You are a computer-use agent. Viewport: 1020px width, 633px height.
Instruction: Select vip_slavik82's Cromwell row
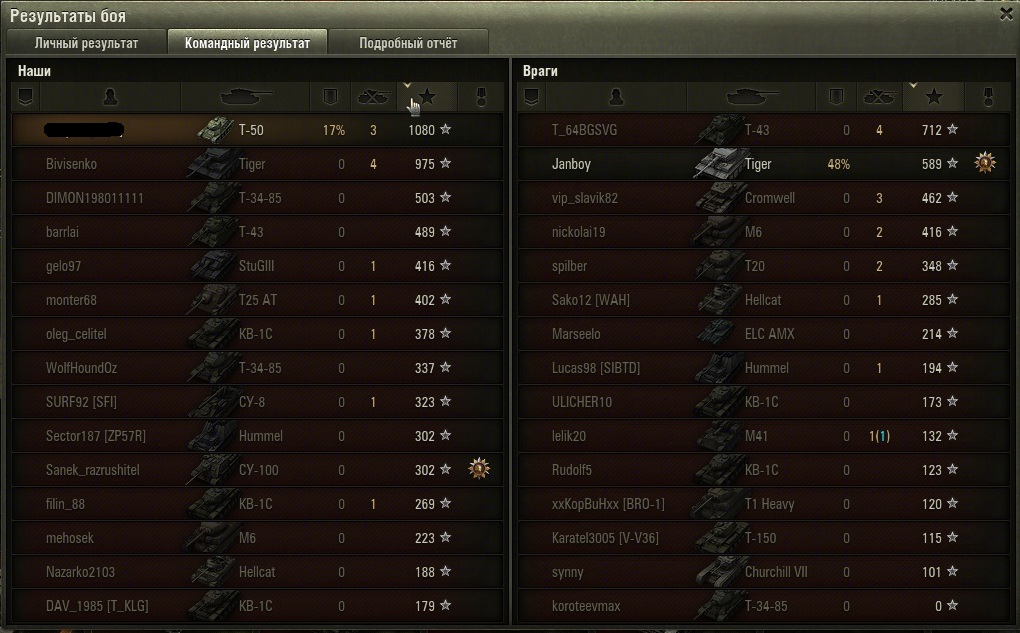[x=756, y=198]
